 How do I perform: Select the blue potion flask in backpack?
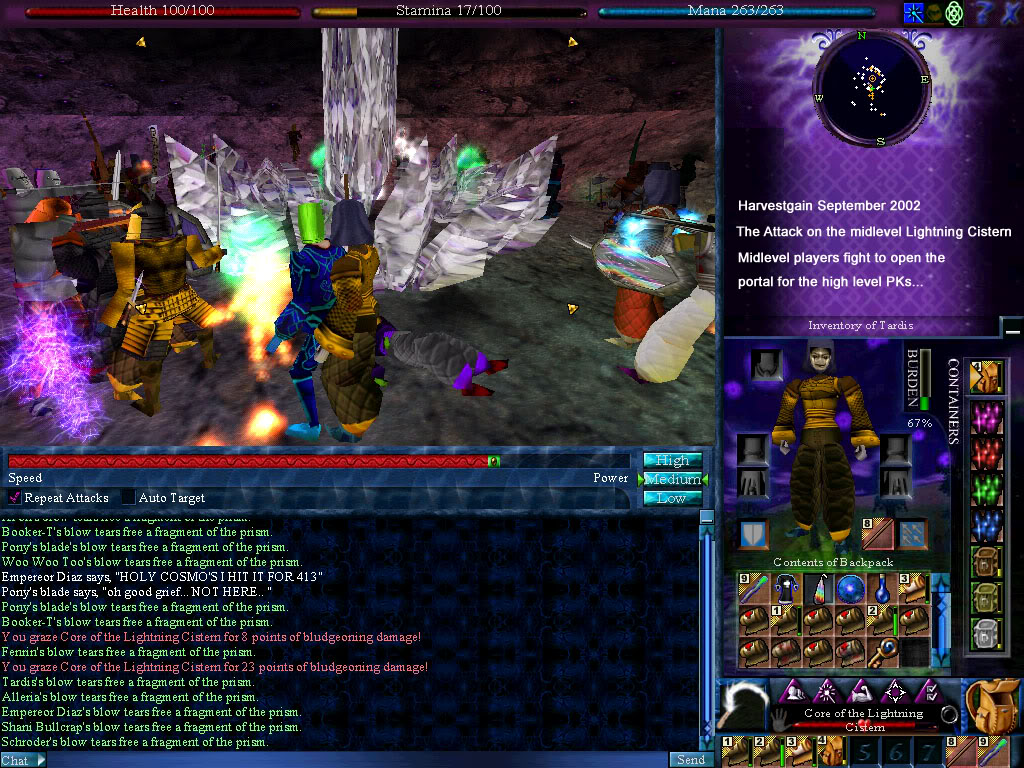(x=882, y=589)
